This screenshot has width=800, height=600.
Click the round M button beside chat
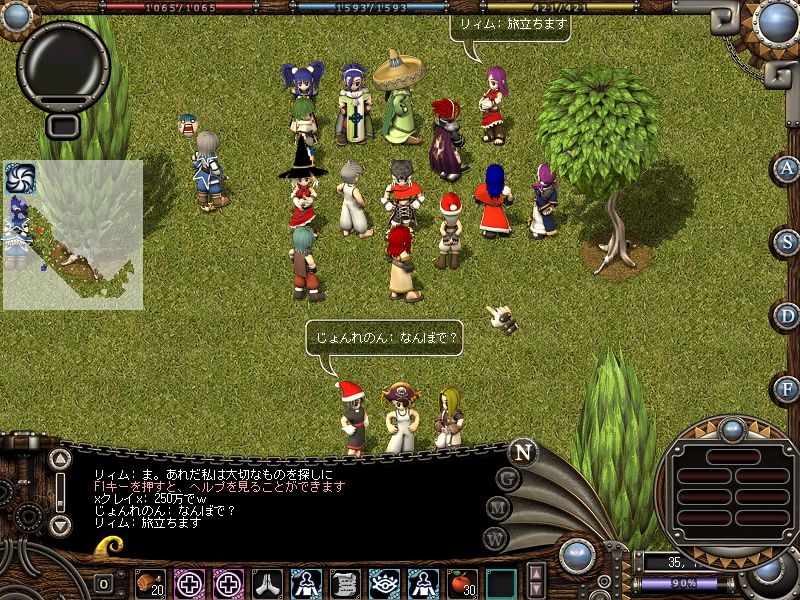(x=500, y=509)
